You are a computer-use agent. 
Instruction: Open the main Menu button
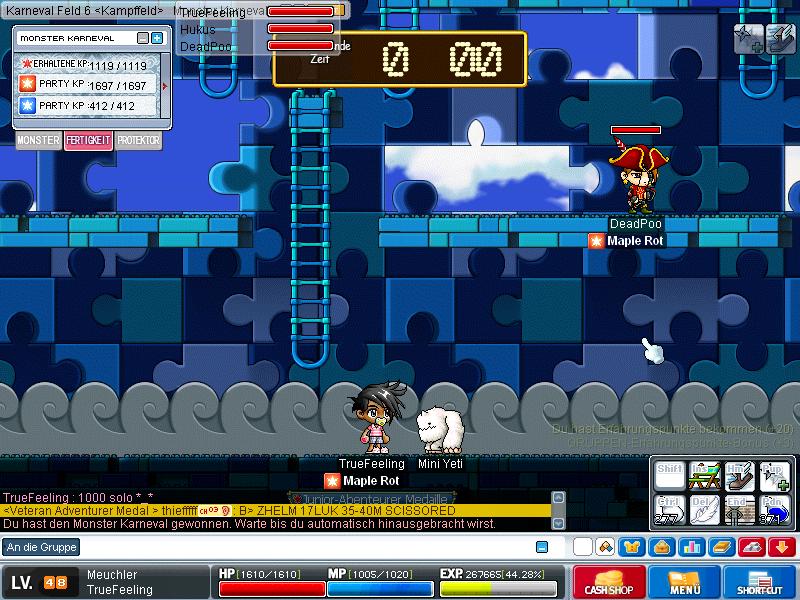pyautogui.click(x=685, y=583)
